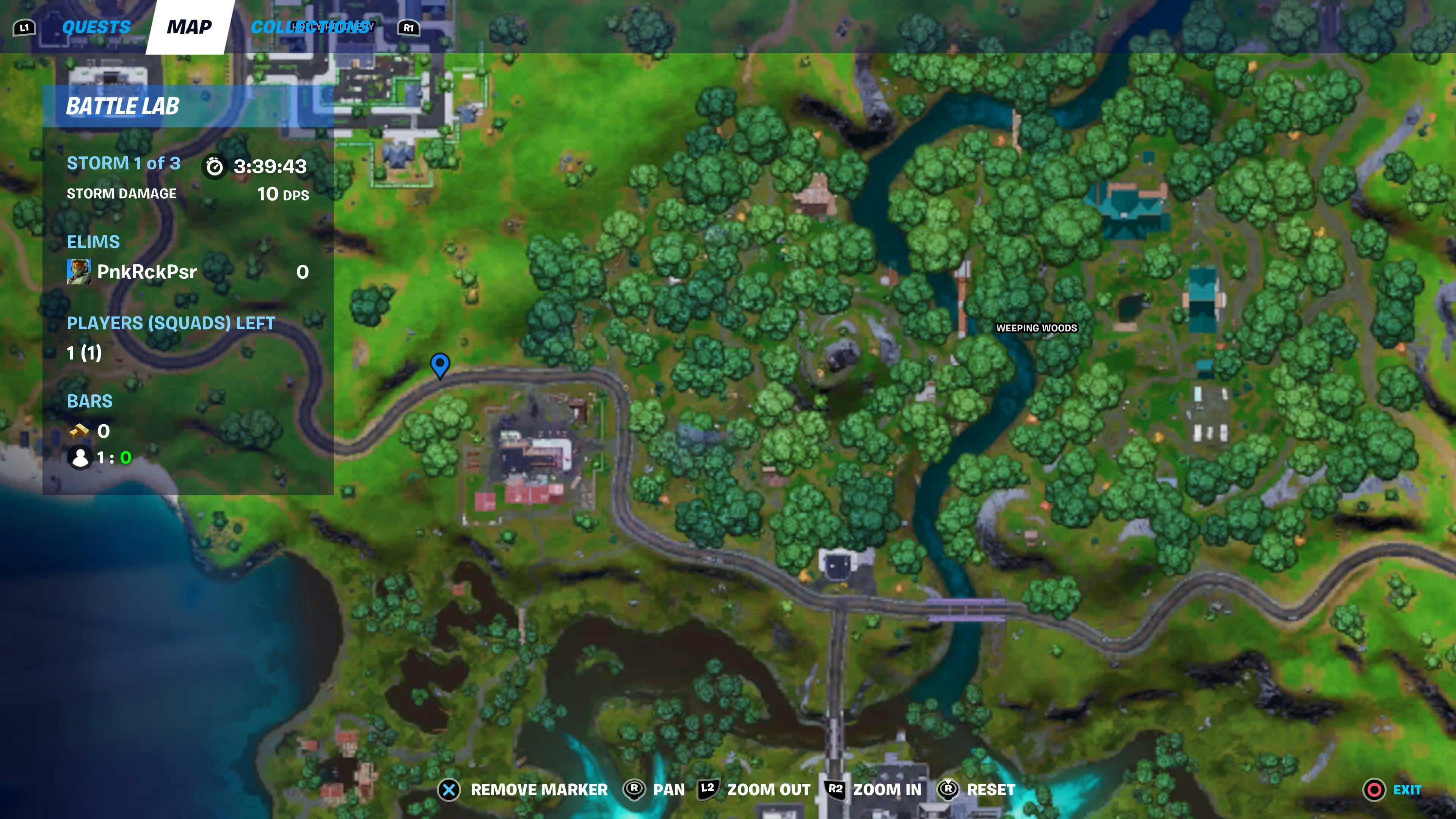Select PnkRckPsr's player avatar icon
This screenshot has height=819, width=1456.
79,272
